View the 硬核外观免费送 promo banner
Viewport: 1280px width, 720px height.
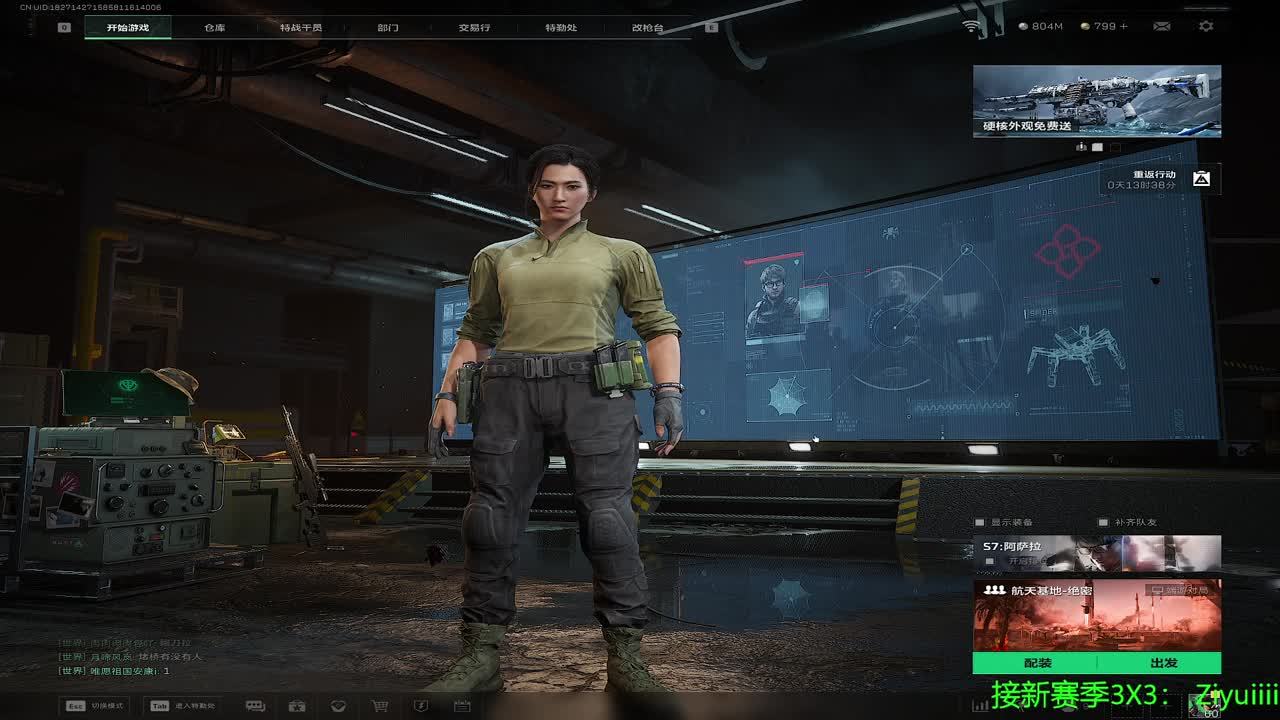point(1096,101)
